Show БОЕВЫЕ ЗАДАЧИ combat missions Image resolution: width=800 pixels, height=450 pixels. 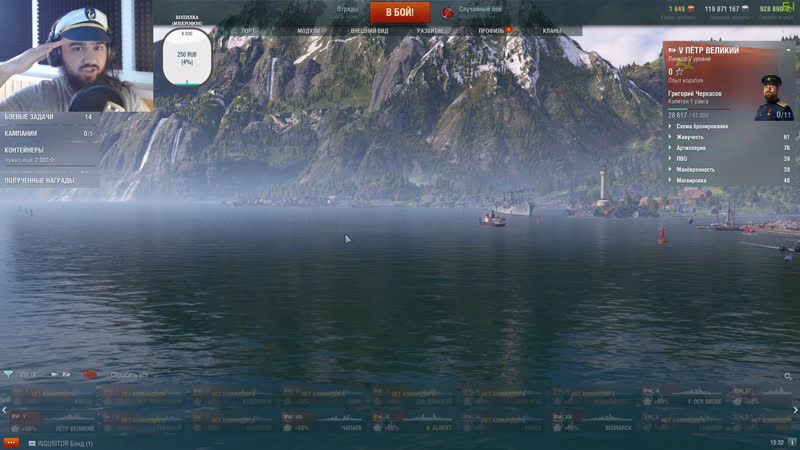point(48,117)
